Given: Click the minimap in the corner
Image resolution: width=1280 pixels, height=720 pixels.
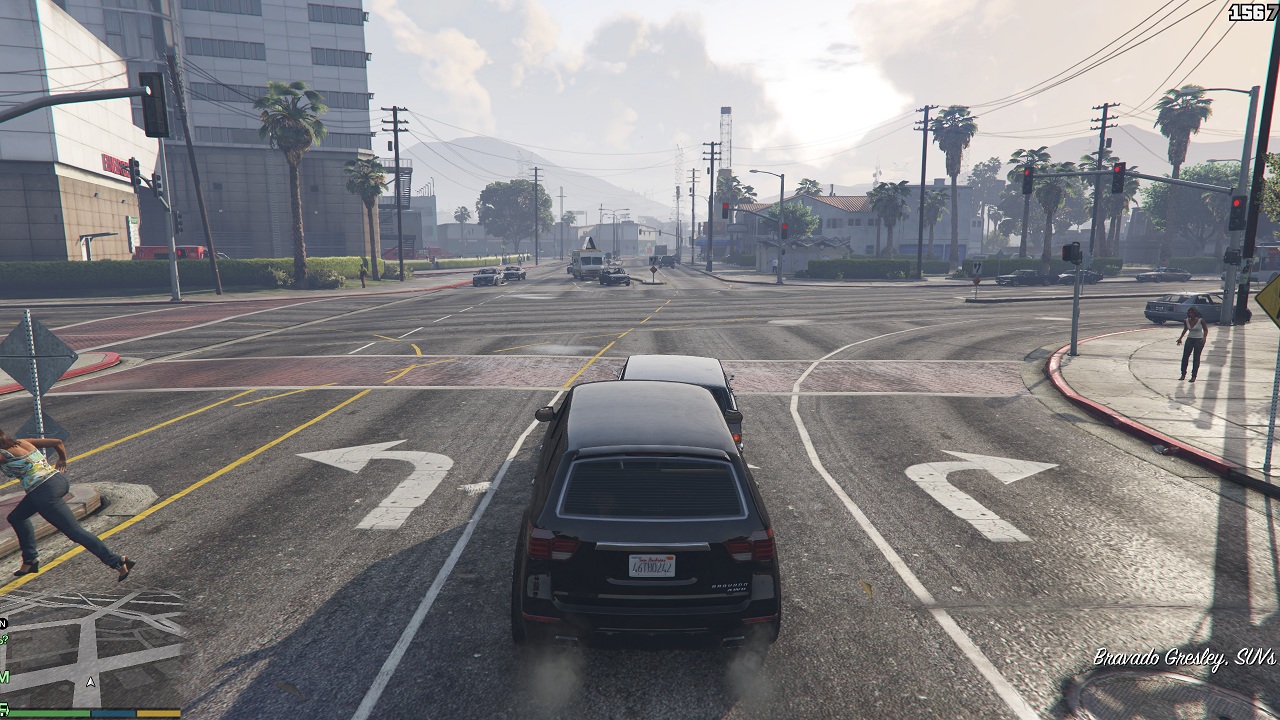Looking at the screenshot, I should coord(90,650).
